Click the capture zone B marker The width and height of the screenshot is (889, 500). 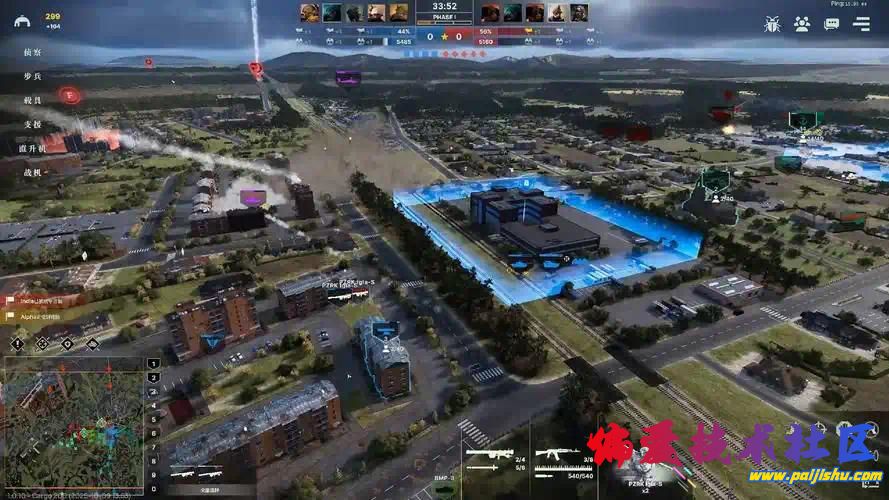(525, 184)
